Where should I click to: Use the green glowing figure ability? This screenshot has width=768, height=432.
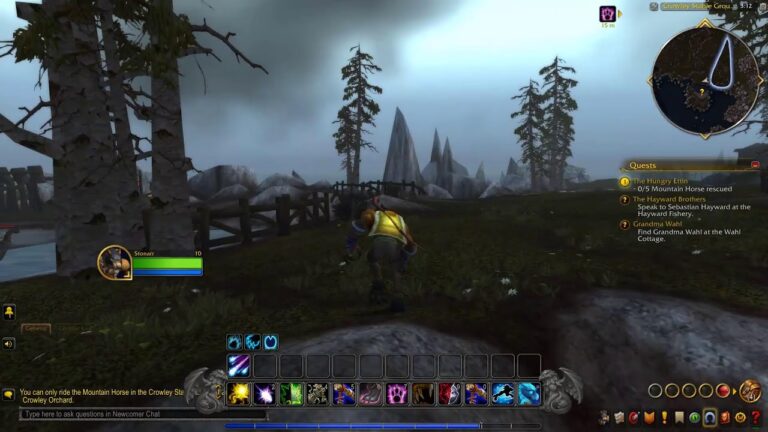[291, 394]
